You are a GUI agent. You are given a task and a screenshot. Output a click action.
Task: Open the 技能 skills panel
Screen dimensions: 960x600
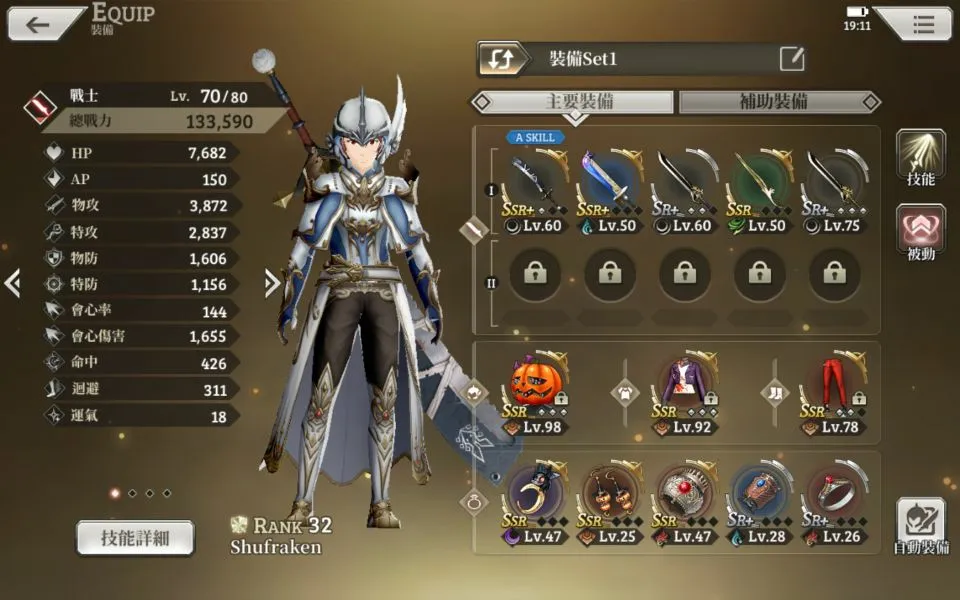pyautogui.click(x=921, y=158)
